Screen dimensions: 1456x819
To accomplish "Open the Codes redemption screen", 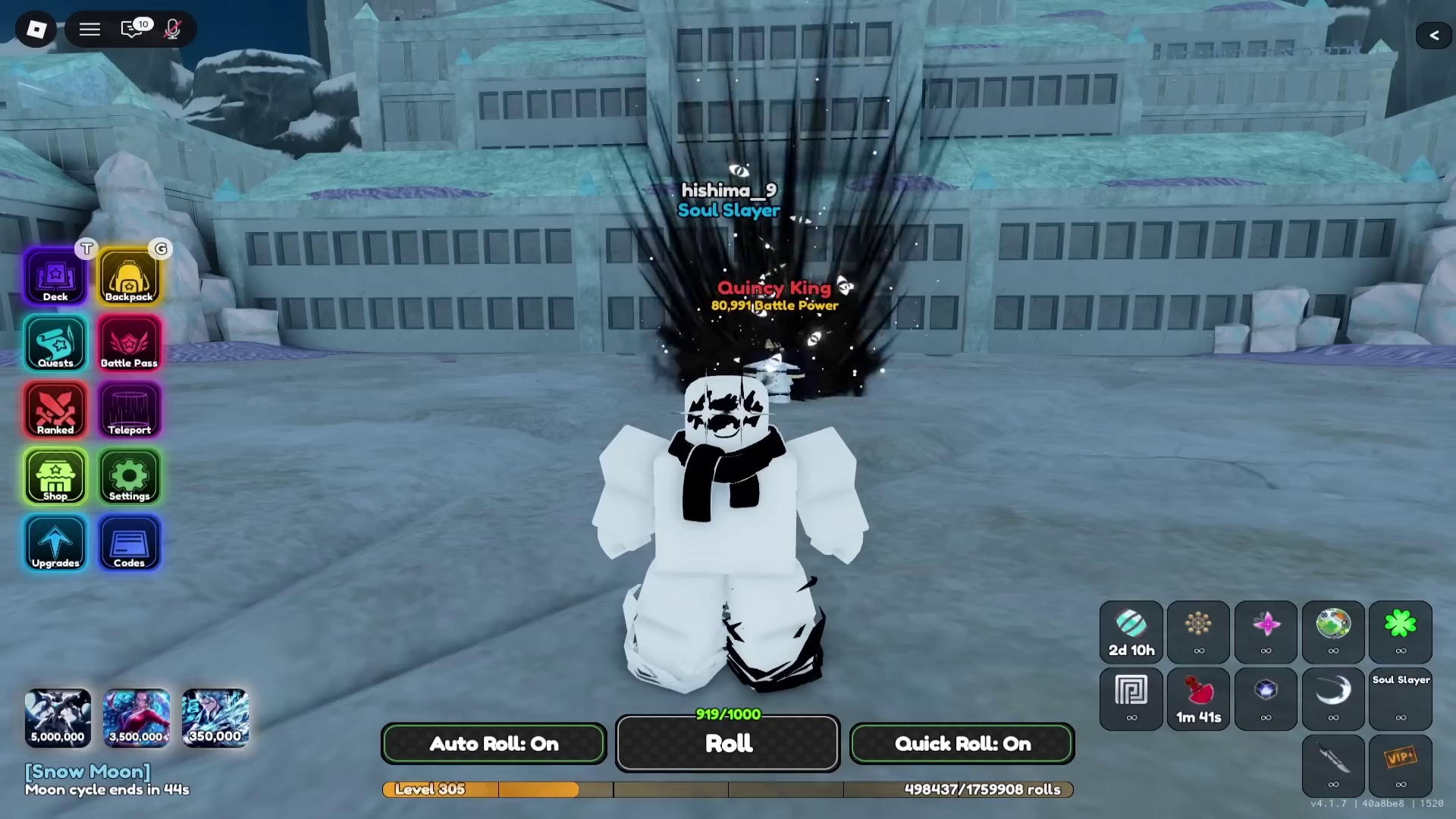I will [129, 543].
